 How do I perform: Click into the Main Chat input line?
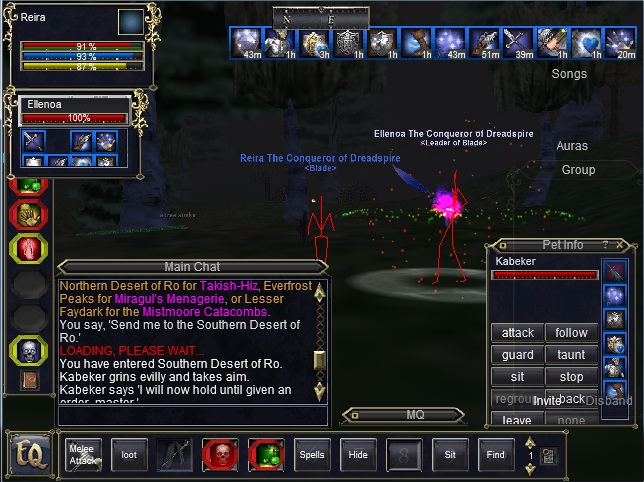click(190, 416)
